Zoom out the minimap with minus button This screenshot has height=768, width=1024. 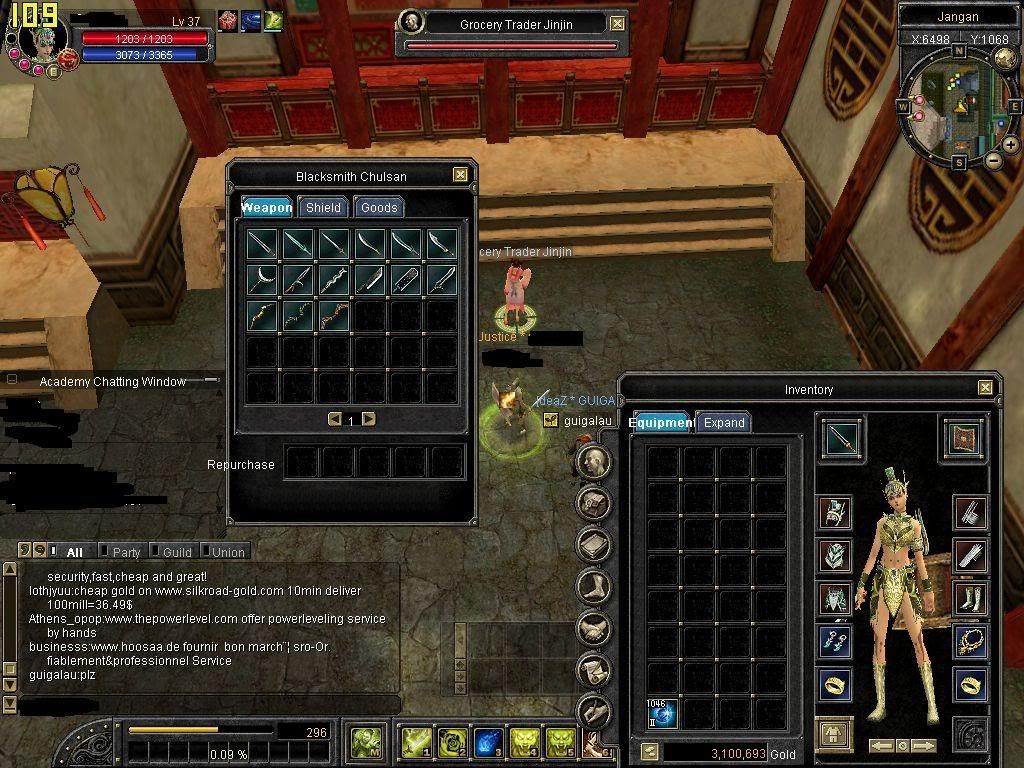[x=993, y=160]
